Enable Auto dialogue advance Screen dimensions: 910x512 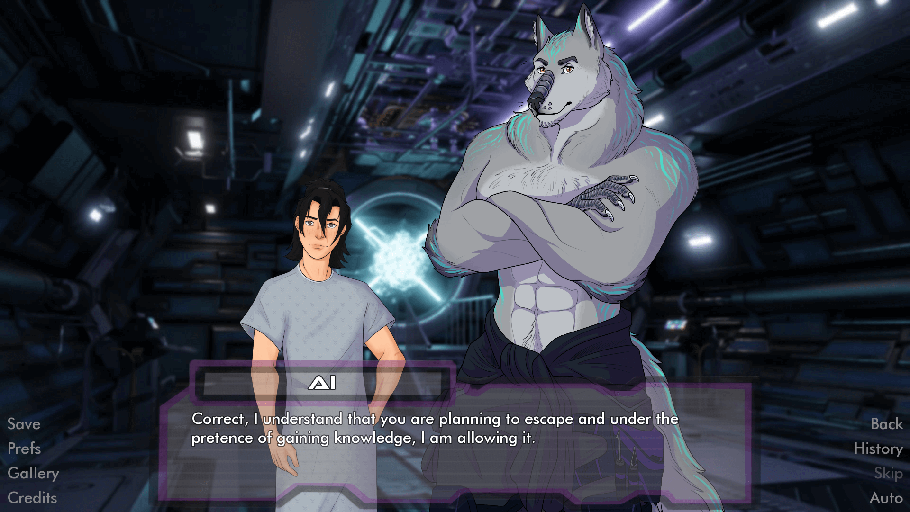[886, 497]
